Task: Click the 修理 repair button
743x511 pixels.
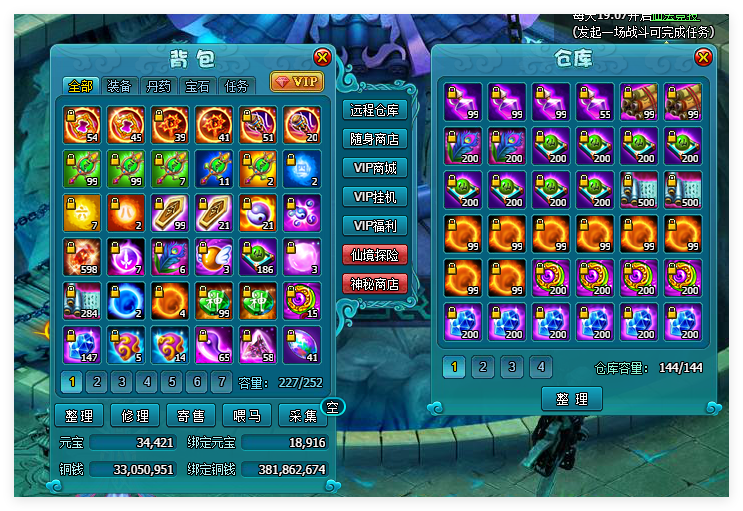Action: 135,416
